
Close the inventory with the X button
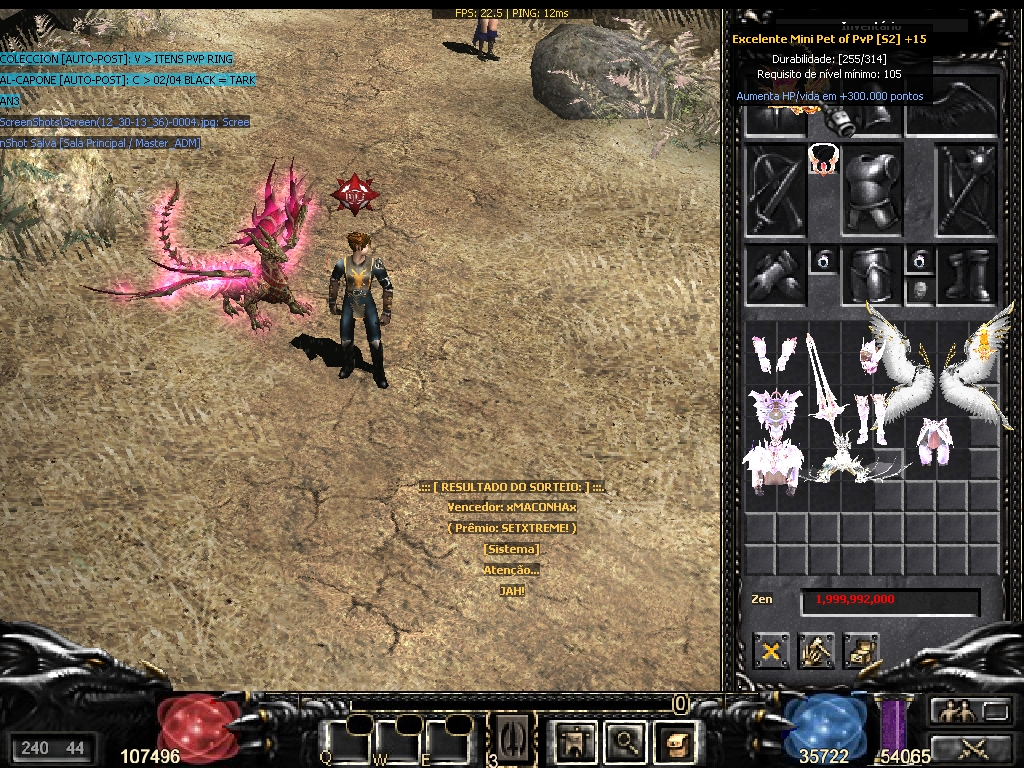click(771, 651)
